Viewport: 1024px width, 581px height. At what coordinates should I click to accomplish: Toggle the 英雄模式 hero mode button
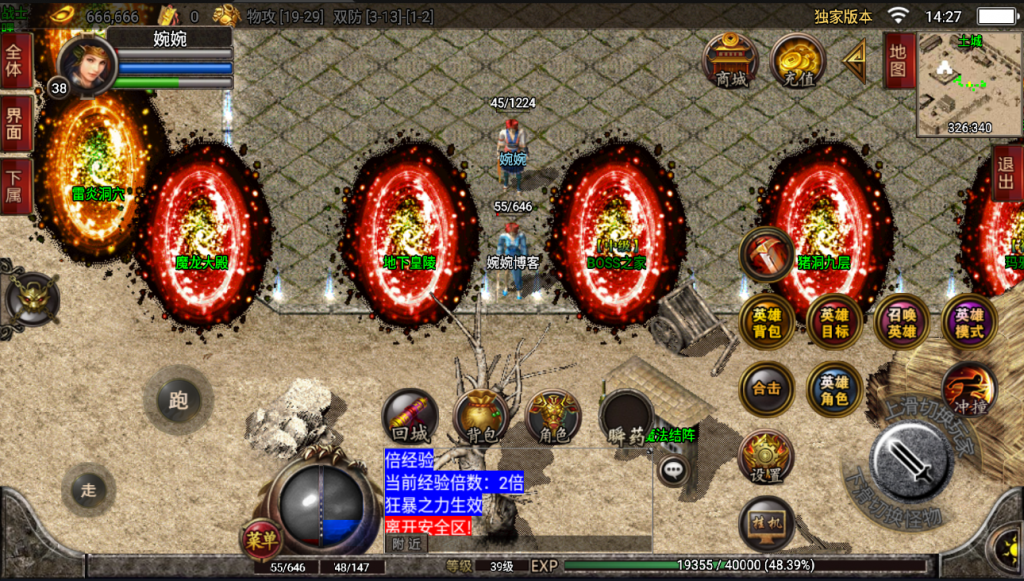pyautogui.click(x=968, y=322)
